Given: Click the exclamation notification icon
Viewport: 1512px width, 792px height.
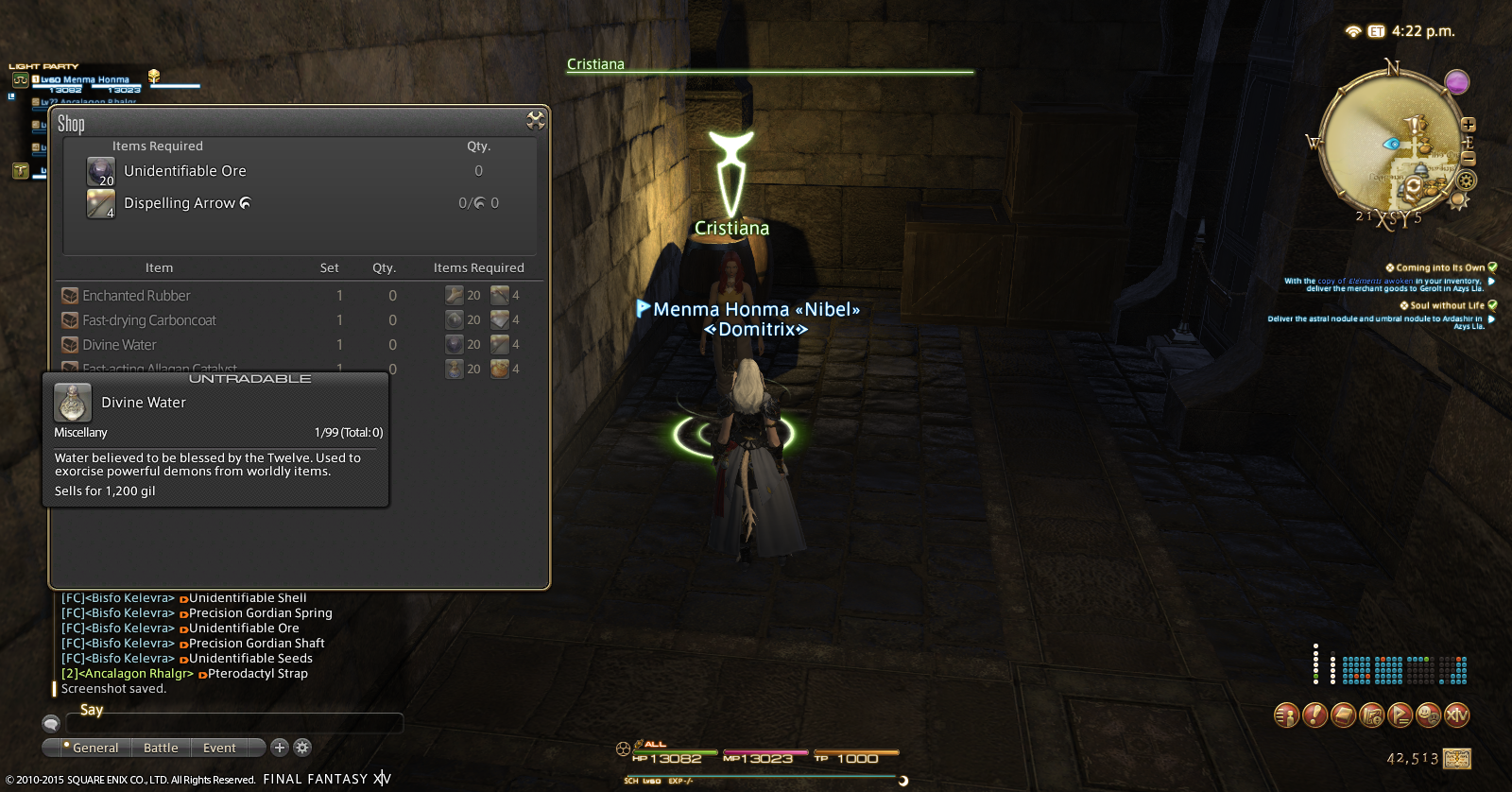Looking at the screenshot, I should (x=1314, y=715).
